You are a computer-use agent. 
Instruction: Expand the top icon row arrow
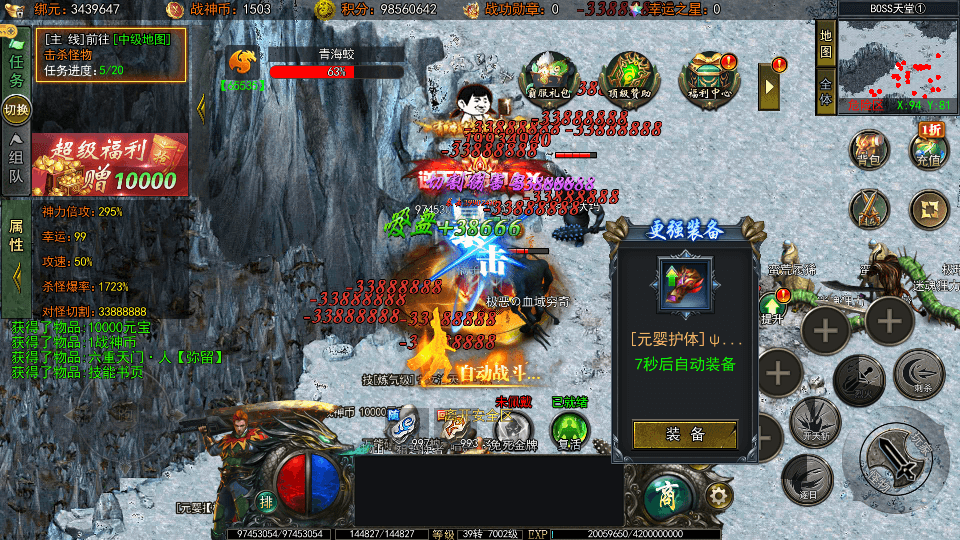pos(770,87)
